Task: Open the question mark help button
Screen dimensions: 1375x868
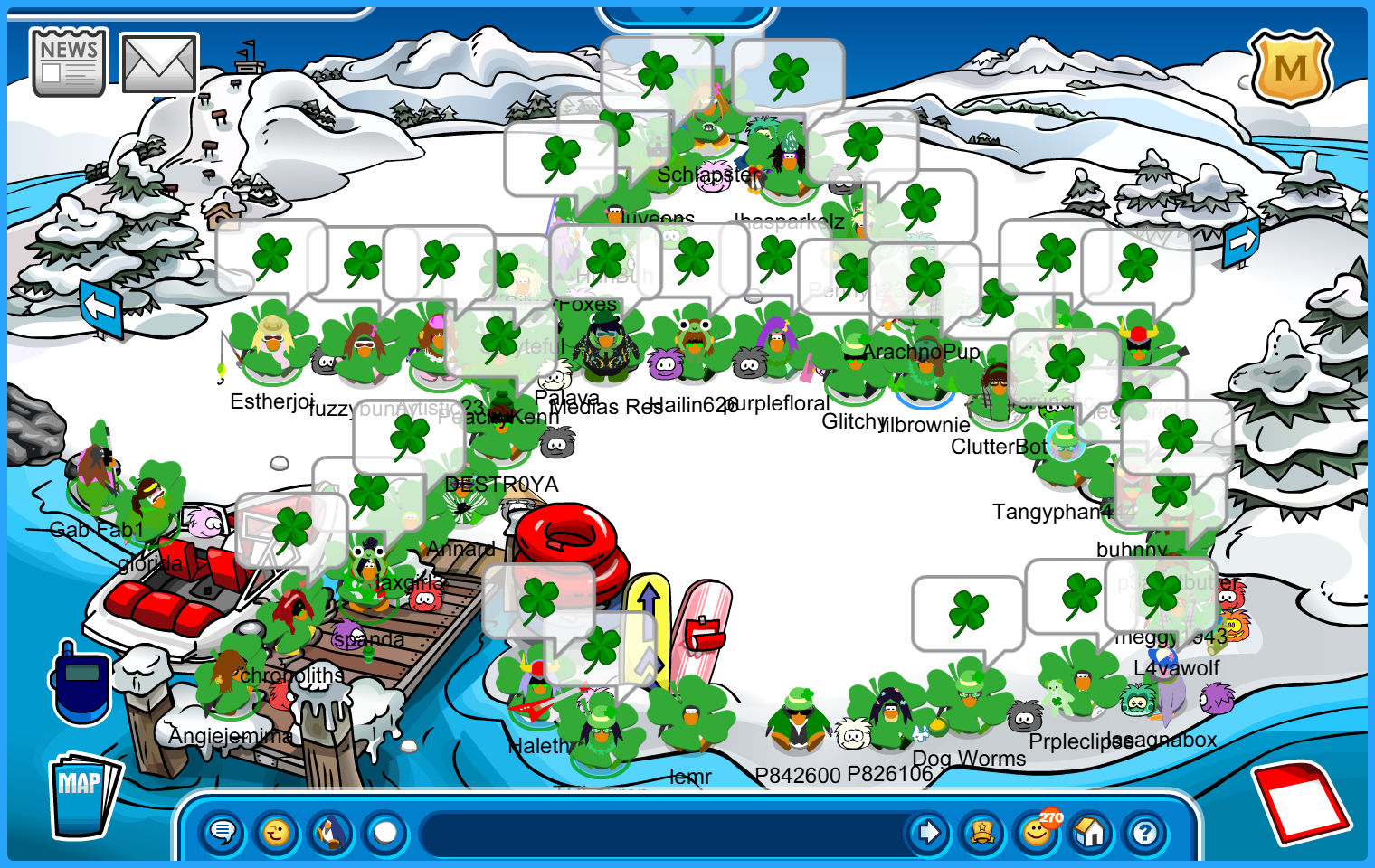Action: click(x=1145, y=832)
